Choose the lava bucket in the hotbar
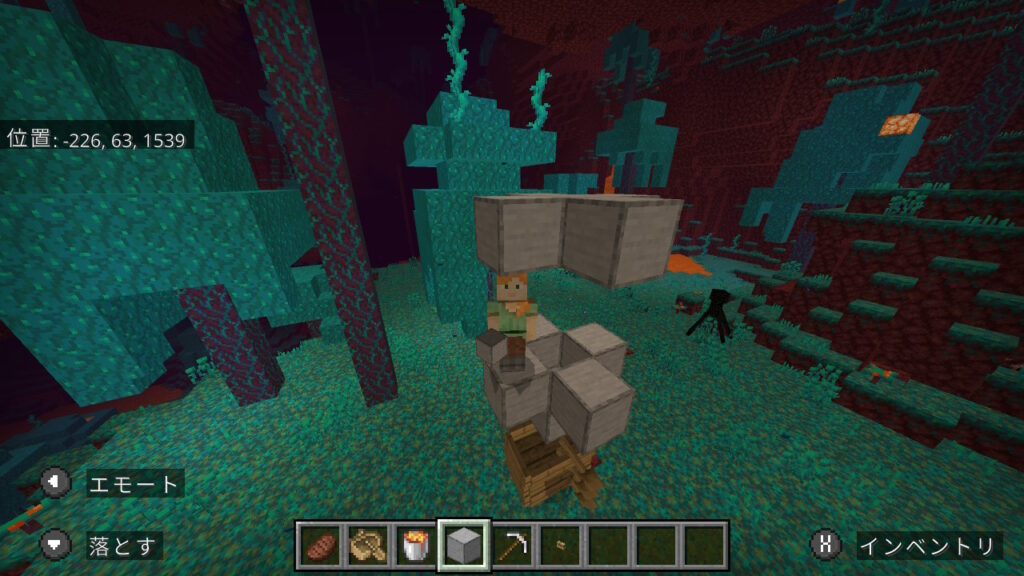1024x576 pixels. (x=415, y=545)
